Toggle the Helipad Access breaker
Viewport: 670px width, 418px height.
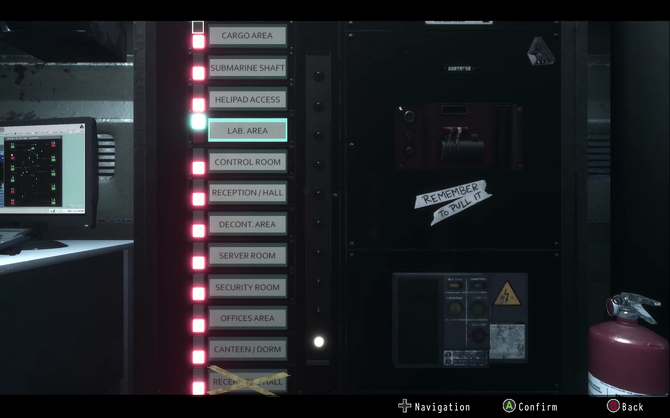pos(247,99)
